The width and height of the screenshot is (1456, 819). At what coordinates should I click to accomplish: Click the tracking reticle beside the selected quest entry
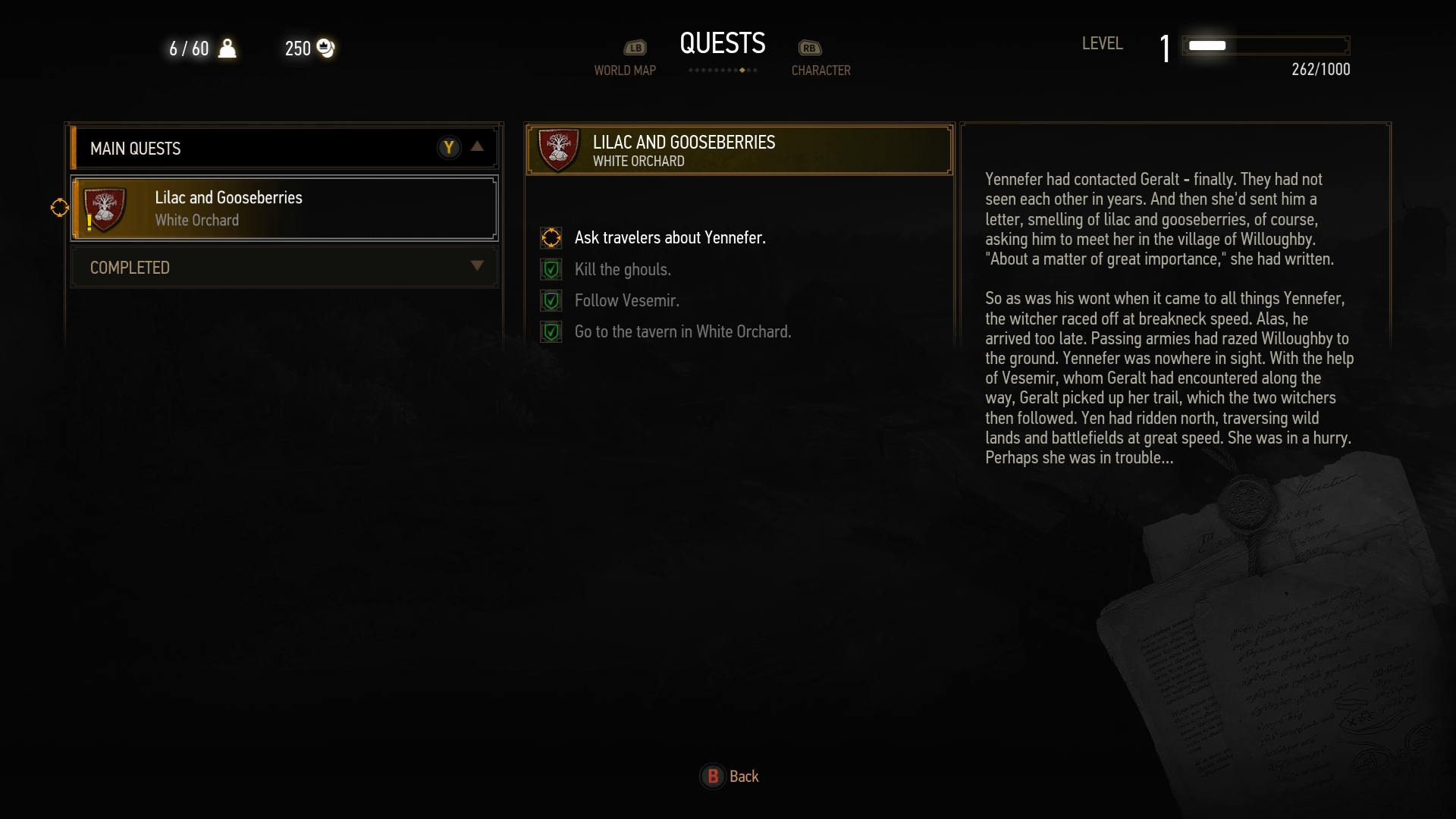coord(59,208)
